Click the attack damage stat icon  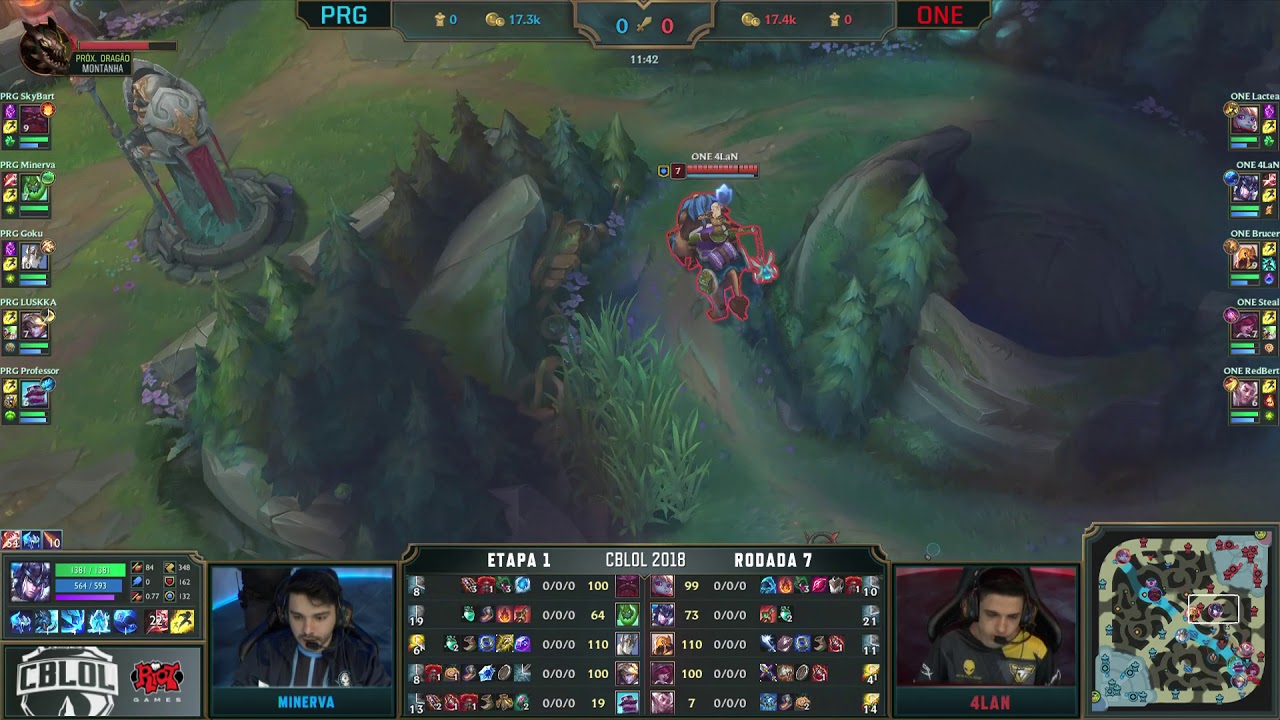pos(137,567)
